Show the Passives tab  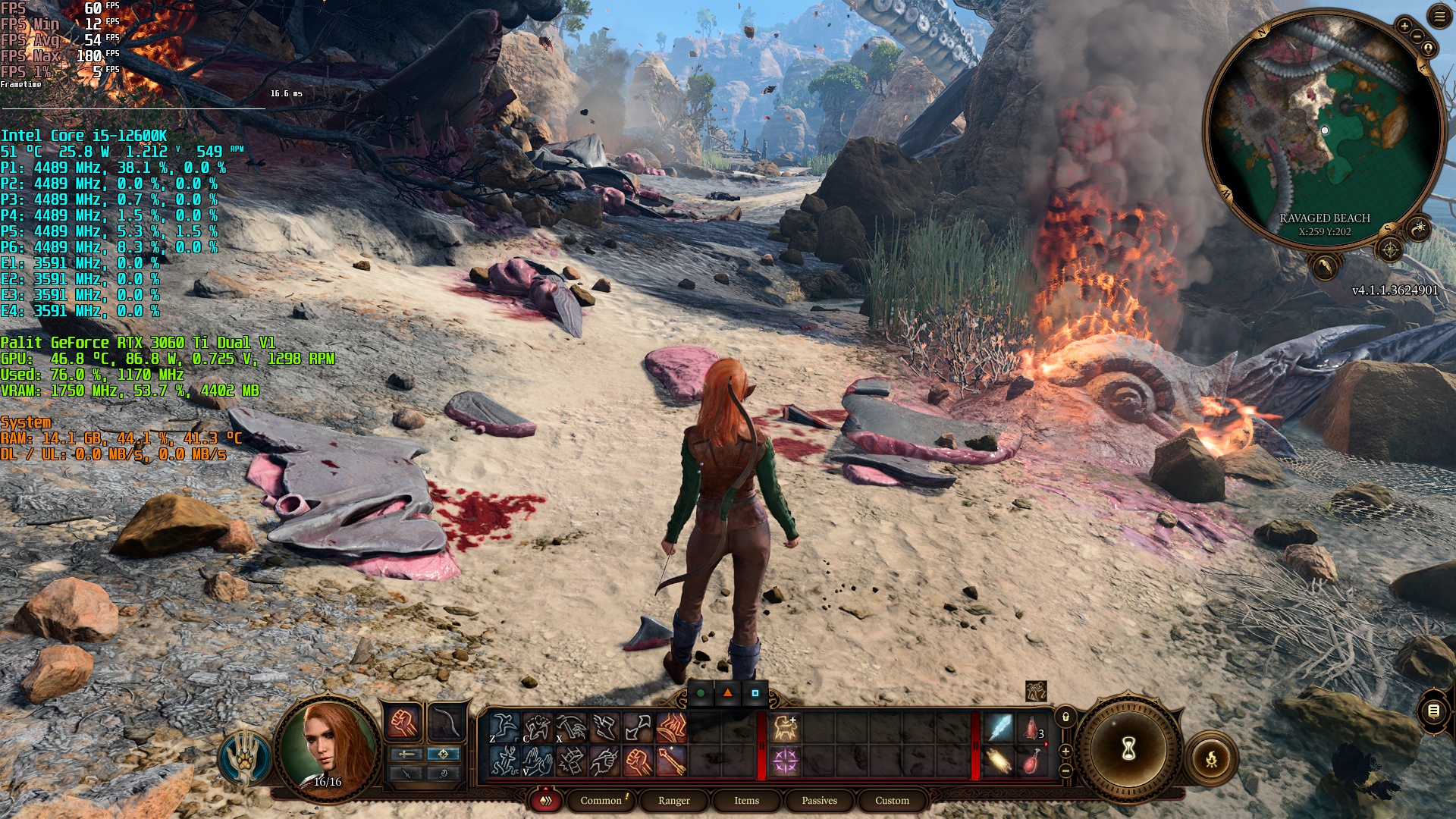coord(819,800)
